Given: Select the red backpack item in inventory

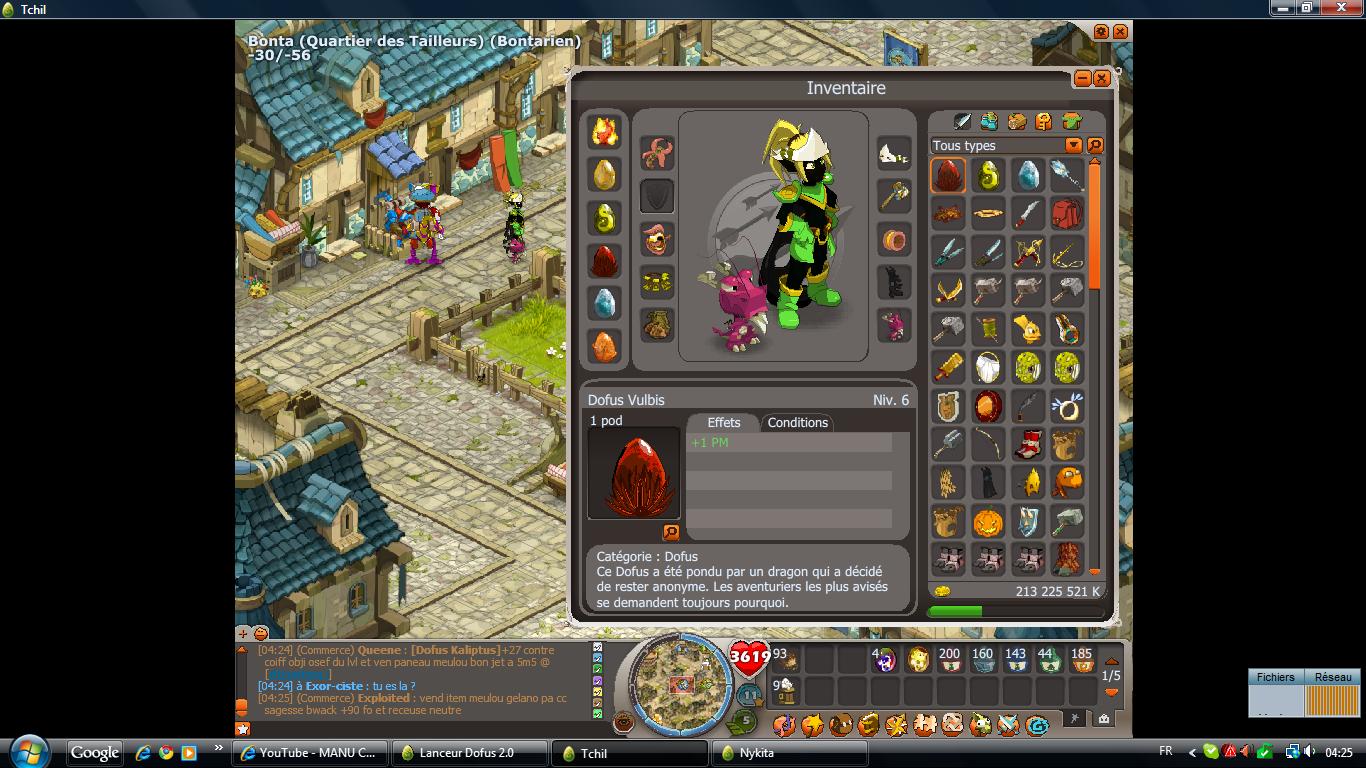Looking at the screenshot, I should click(x=1067, y=213).
